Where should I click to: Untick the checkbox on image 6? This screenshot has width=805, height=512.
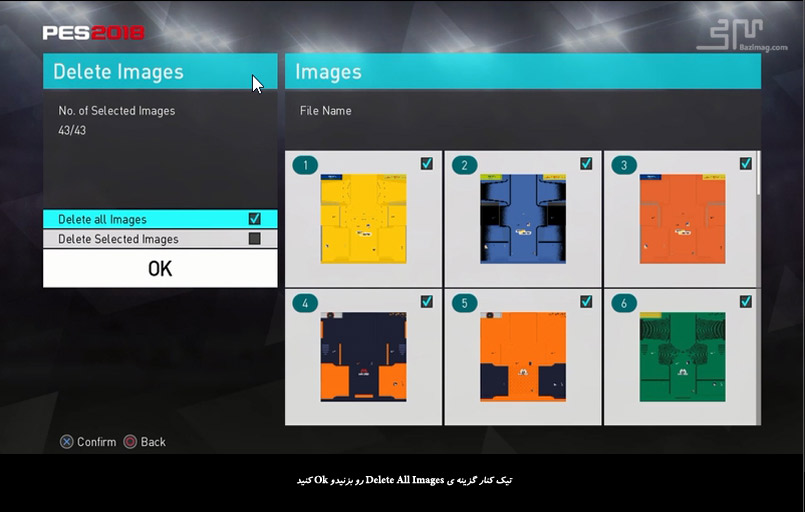tap(745, 301)
